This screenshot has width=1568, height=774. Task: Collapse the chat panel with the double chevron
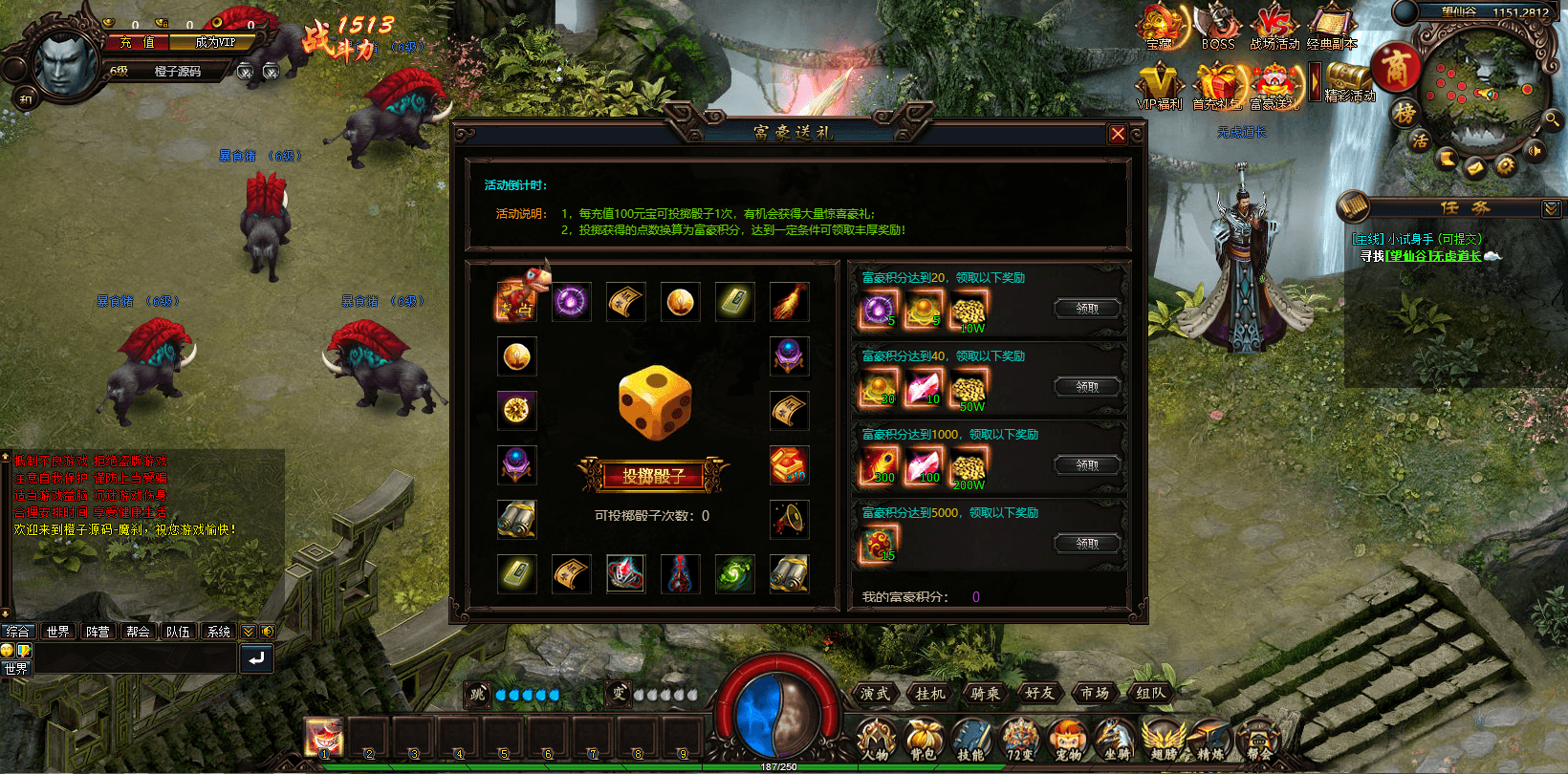pyautogui.click(x=246, y=631)
